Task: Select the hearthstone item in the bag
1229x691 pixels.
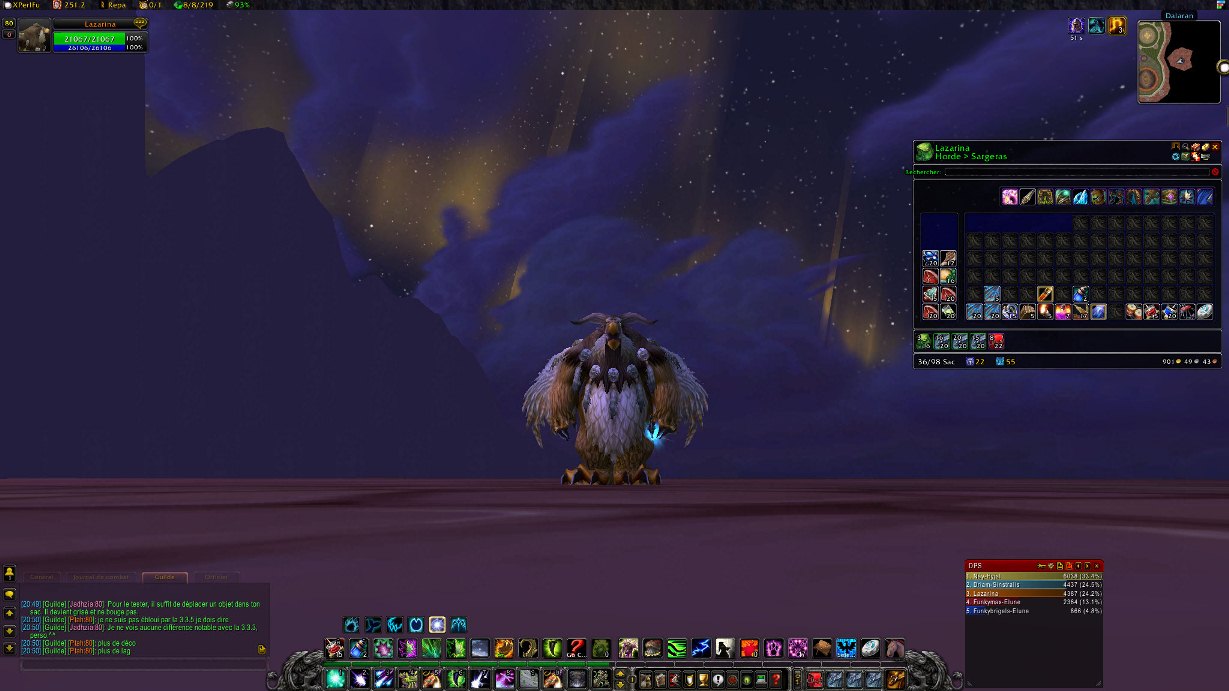Action: coord(1206,311)
